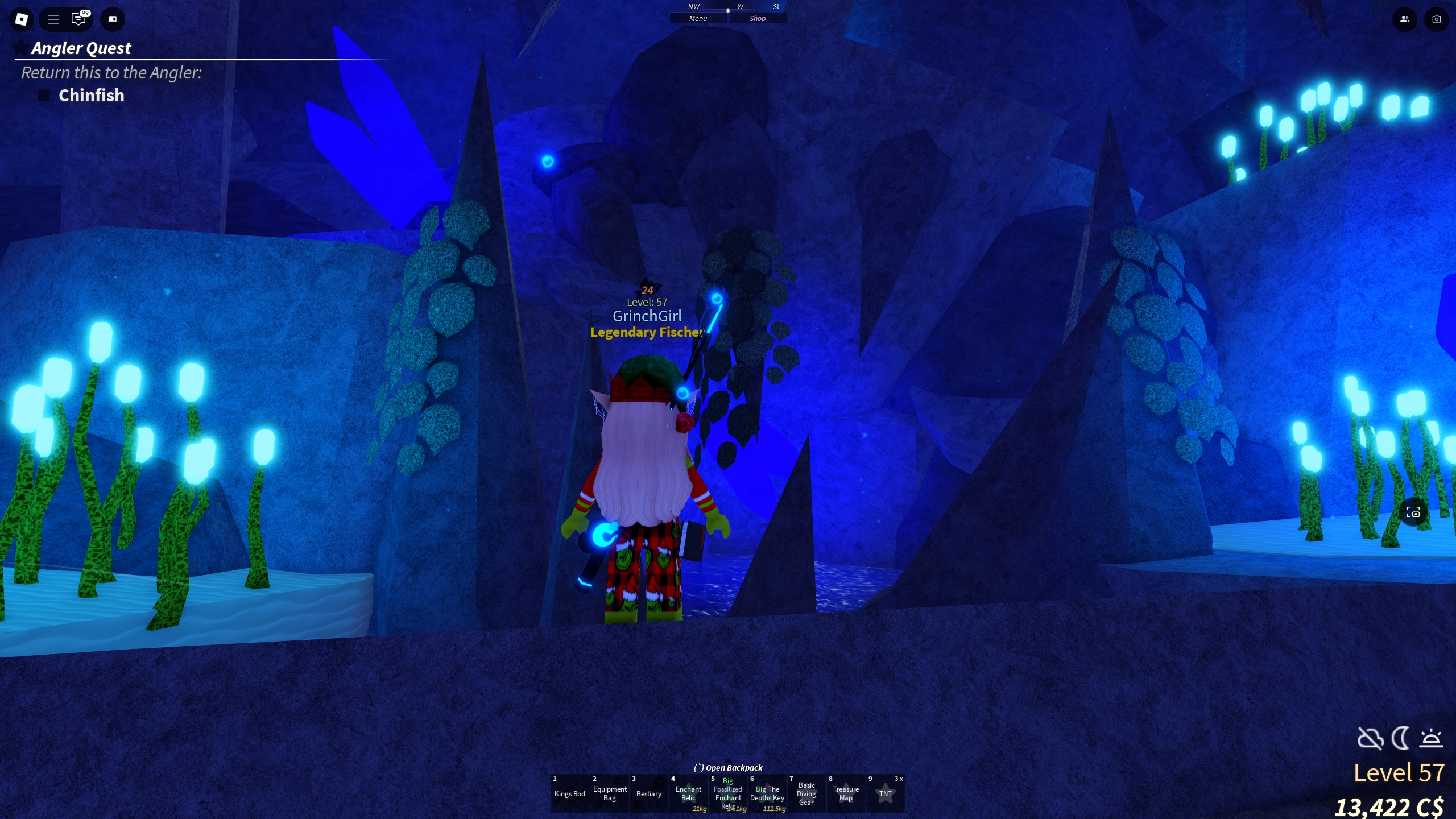Open the Roblox chat with 99 notifications

coord(79,19)
